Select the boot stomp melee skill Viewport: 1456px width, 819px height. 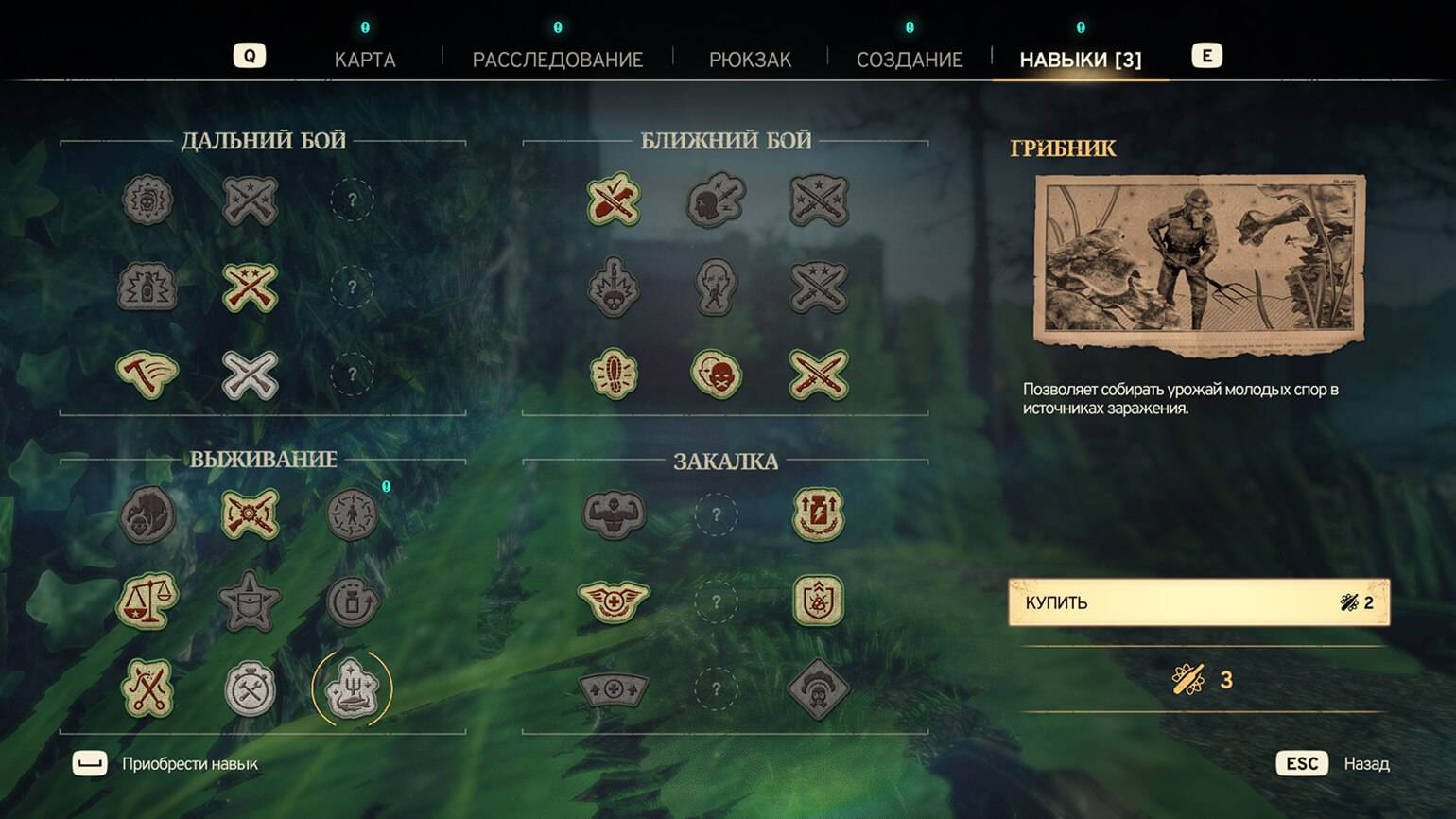coord(614,374)
